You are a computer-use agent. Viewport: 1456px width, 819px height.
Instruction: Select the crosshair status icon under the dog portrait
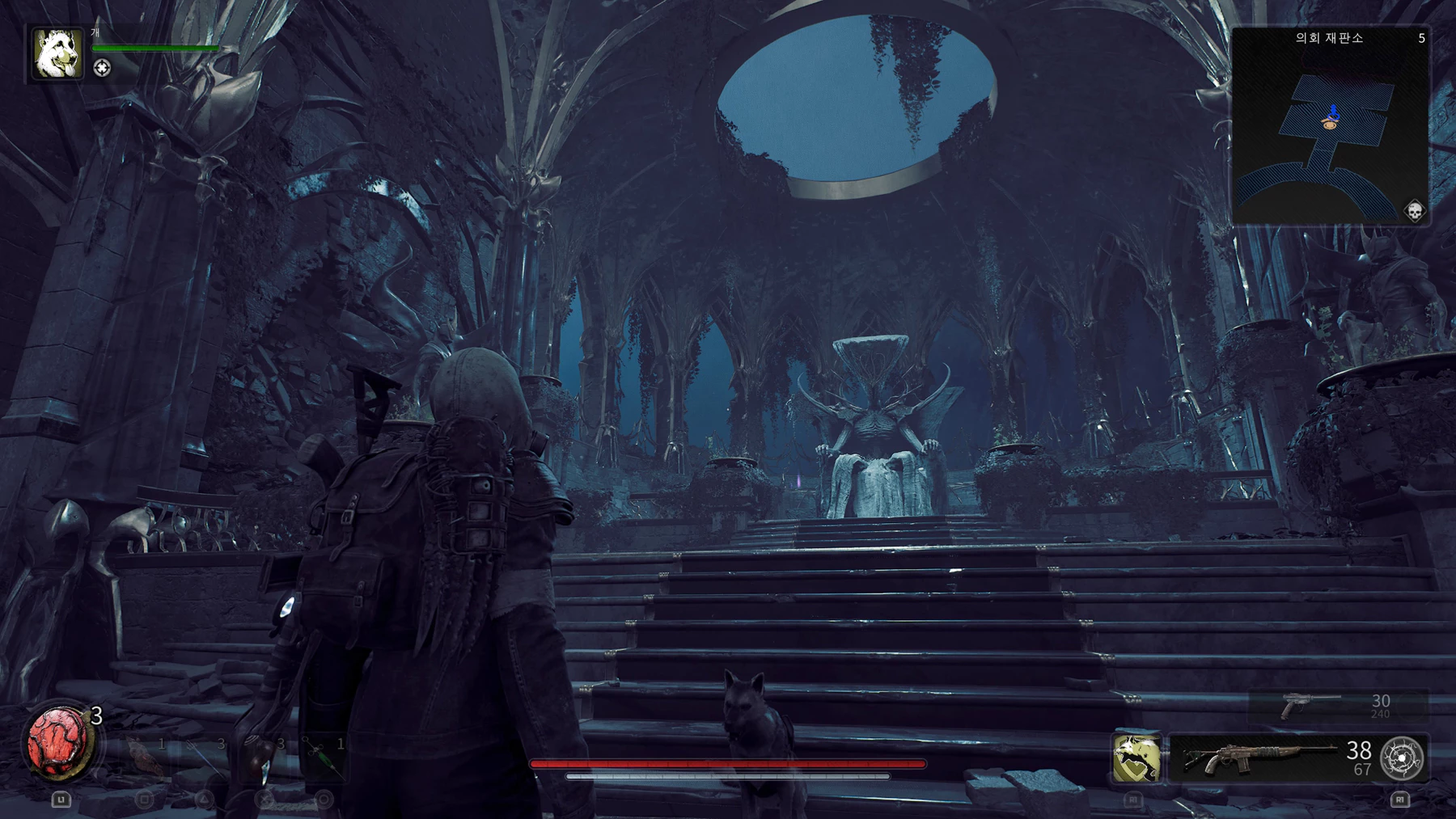(x=102, y=69)
